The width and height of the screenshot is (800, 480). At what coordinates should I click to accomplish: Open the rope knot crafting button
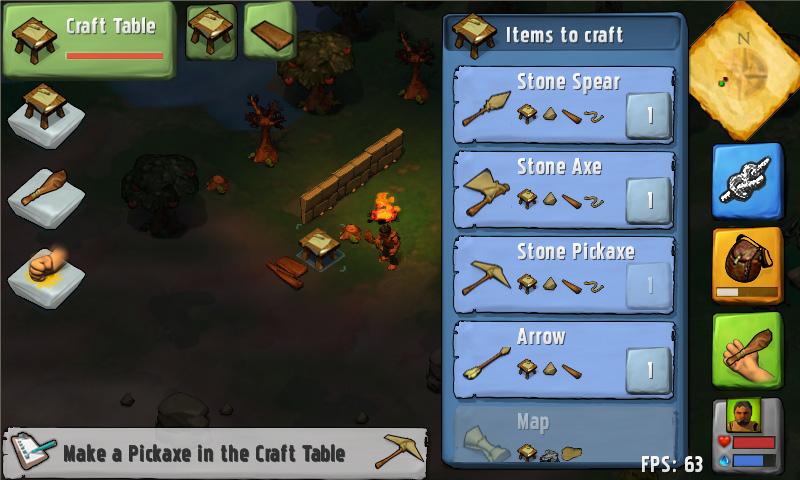pyautogui.click(x=747, y=181)
